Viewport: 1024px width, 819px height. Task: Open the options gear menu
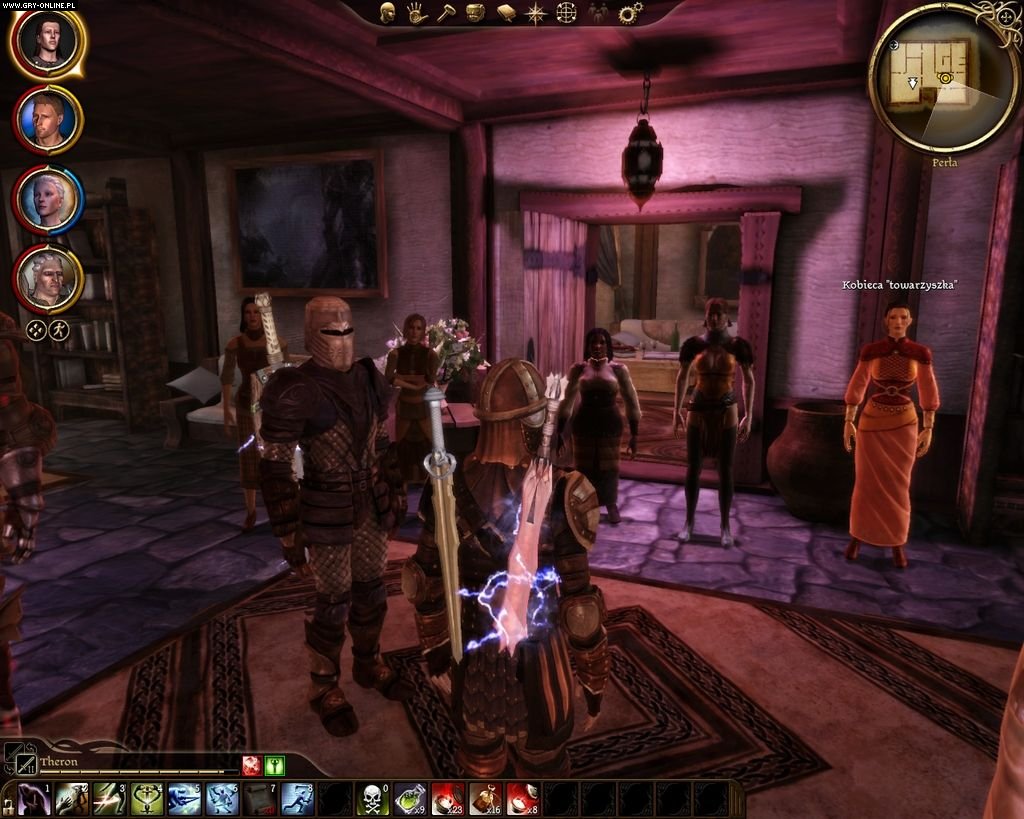pos(629,13)
